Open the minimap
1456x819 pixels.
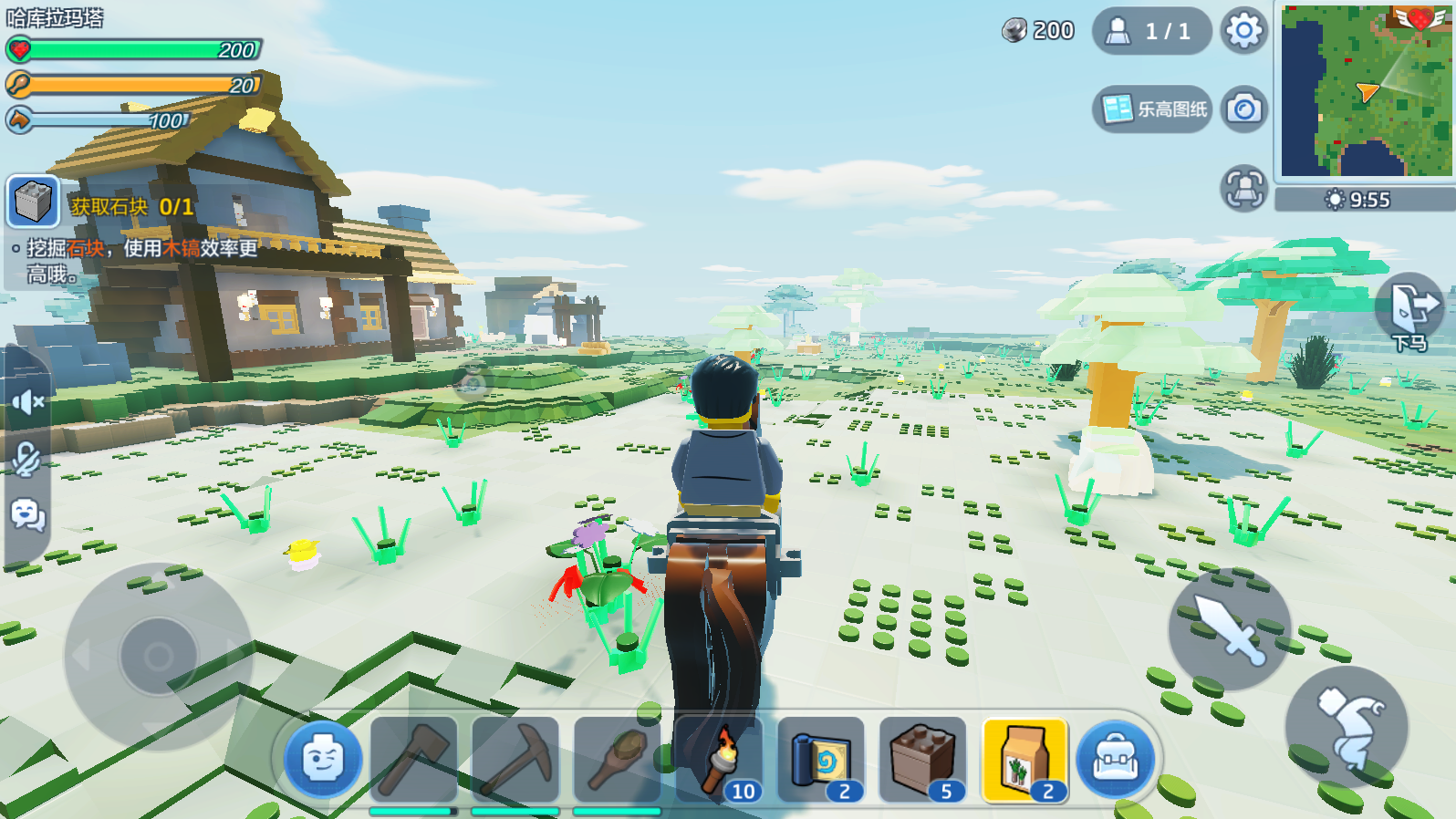click(x=1366, y=90)
